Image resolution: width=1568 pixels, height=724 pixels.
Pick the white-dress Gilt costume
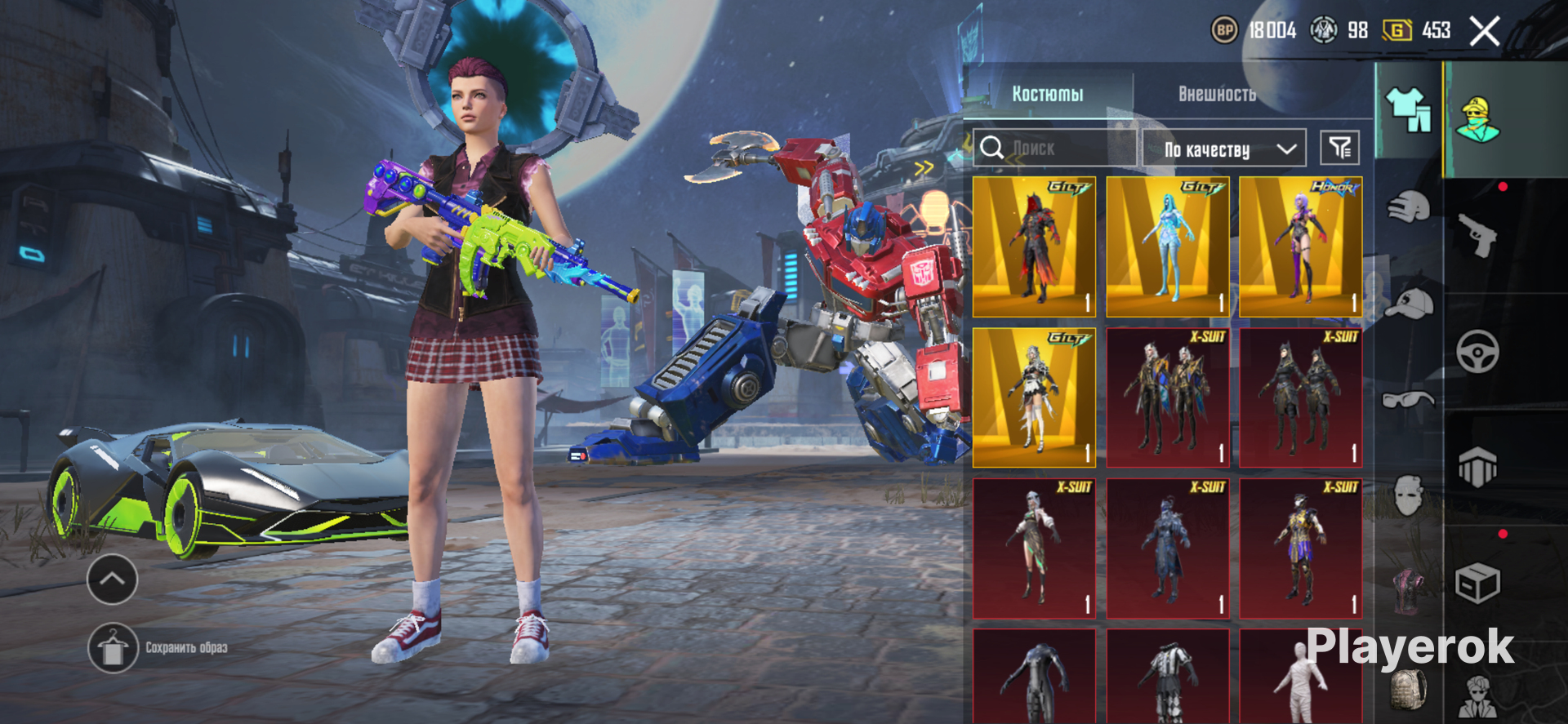click(x=1034, y=398)
